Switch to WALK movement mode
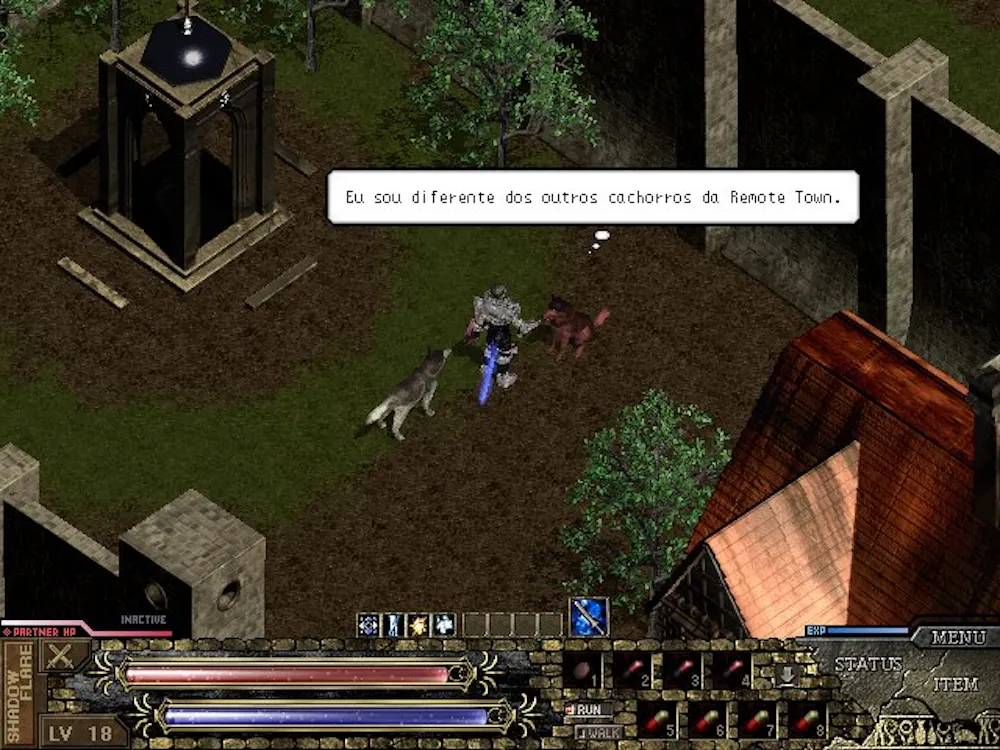1000x750 pixels. (598, 732)
